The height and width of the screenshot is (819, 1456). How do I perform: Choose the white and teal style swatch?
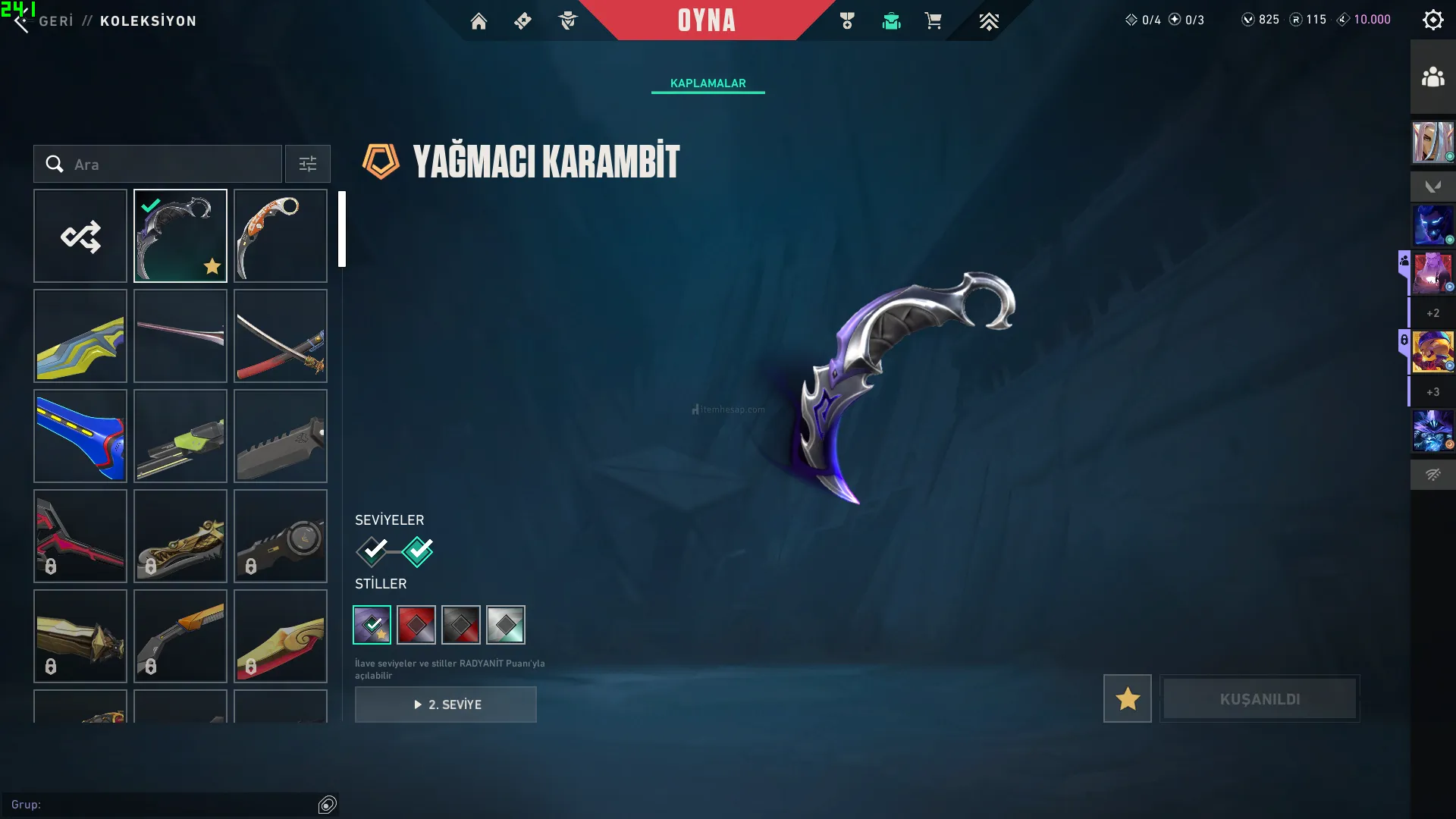(x=506, y=625)
